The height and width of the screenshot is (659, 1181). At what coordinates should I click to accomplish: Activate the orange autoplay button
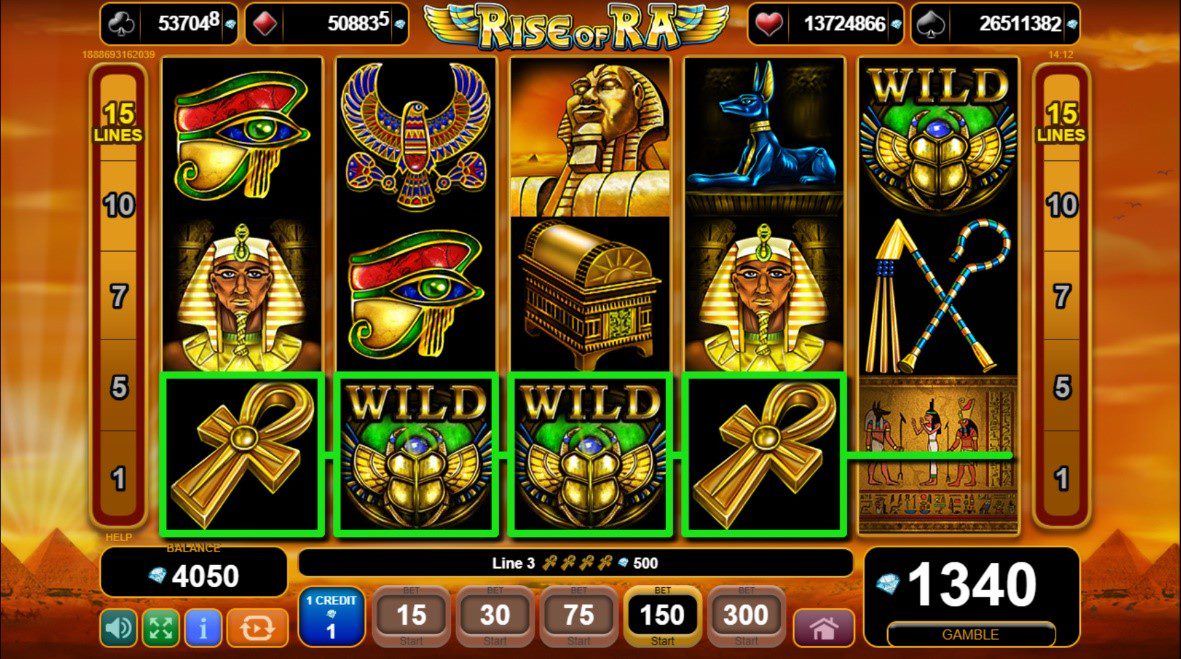click(x=257, y=628)
